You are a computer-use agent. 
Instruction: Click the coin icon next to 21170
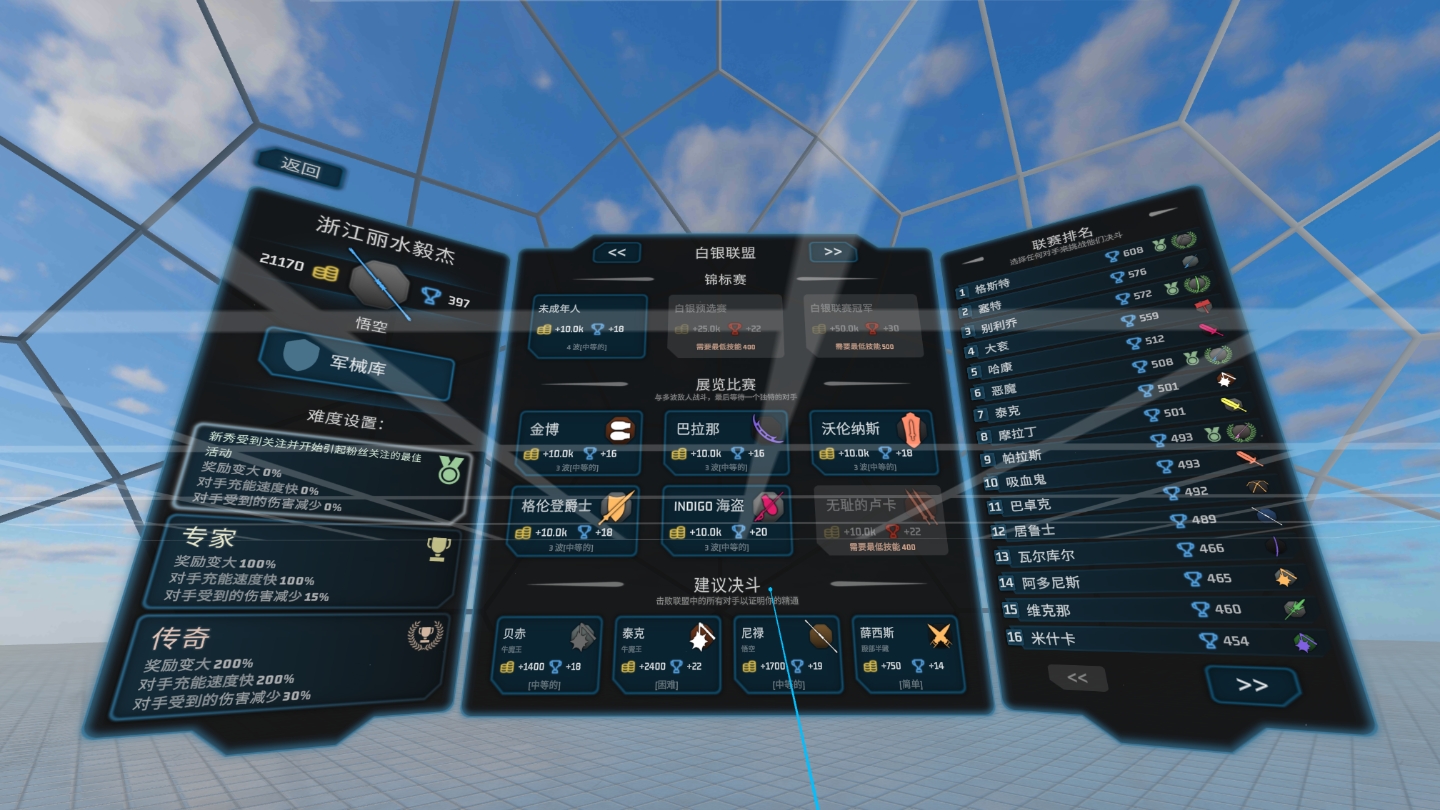[327, 274]
